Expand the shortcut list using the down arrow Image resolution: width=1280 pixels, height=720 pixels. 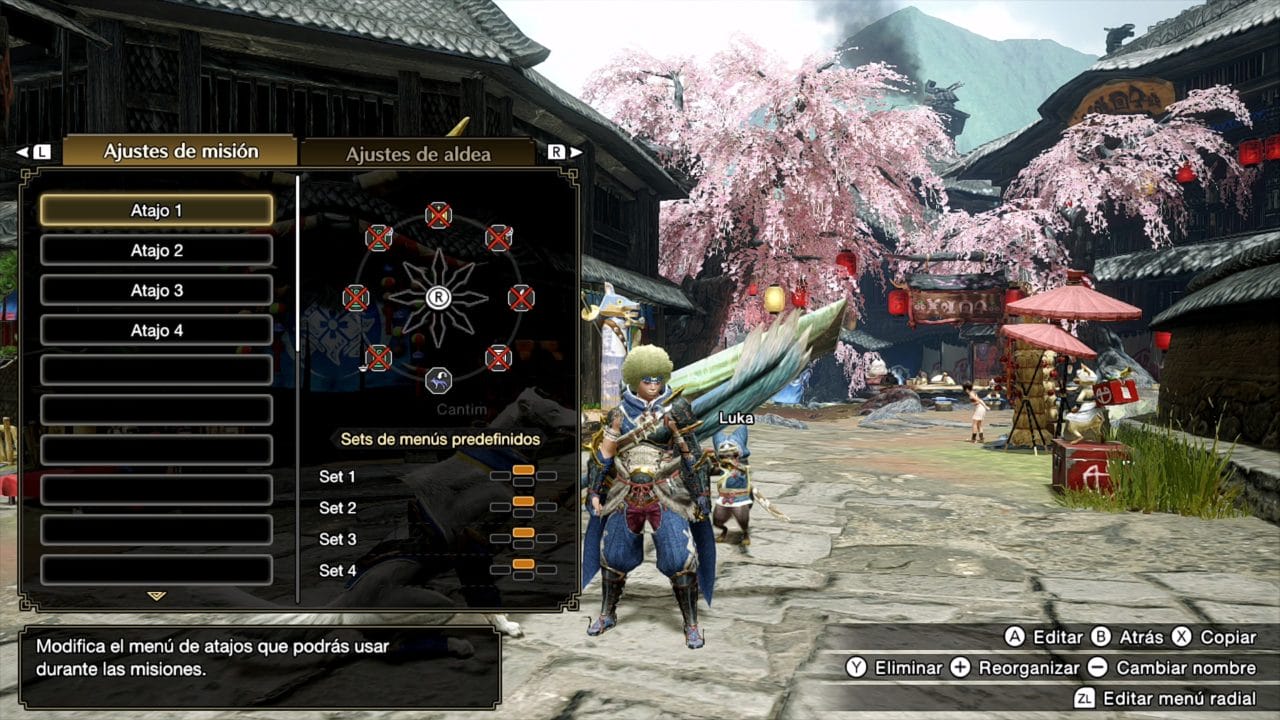point(155,594)
